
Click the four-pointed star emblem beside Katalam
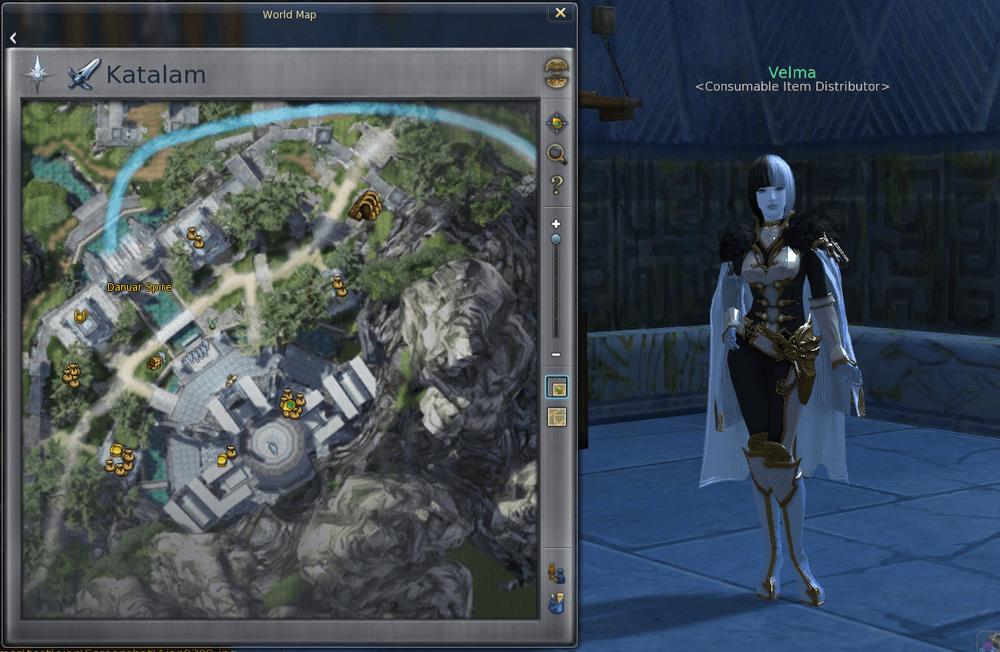pyautogui.click(x=39, y=73)
